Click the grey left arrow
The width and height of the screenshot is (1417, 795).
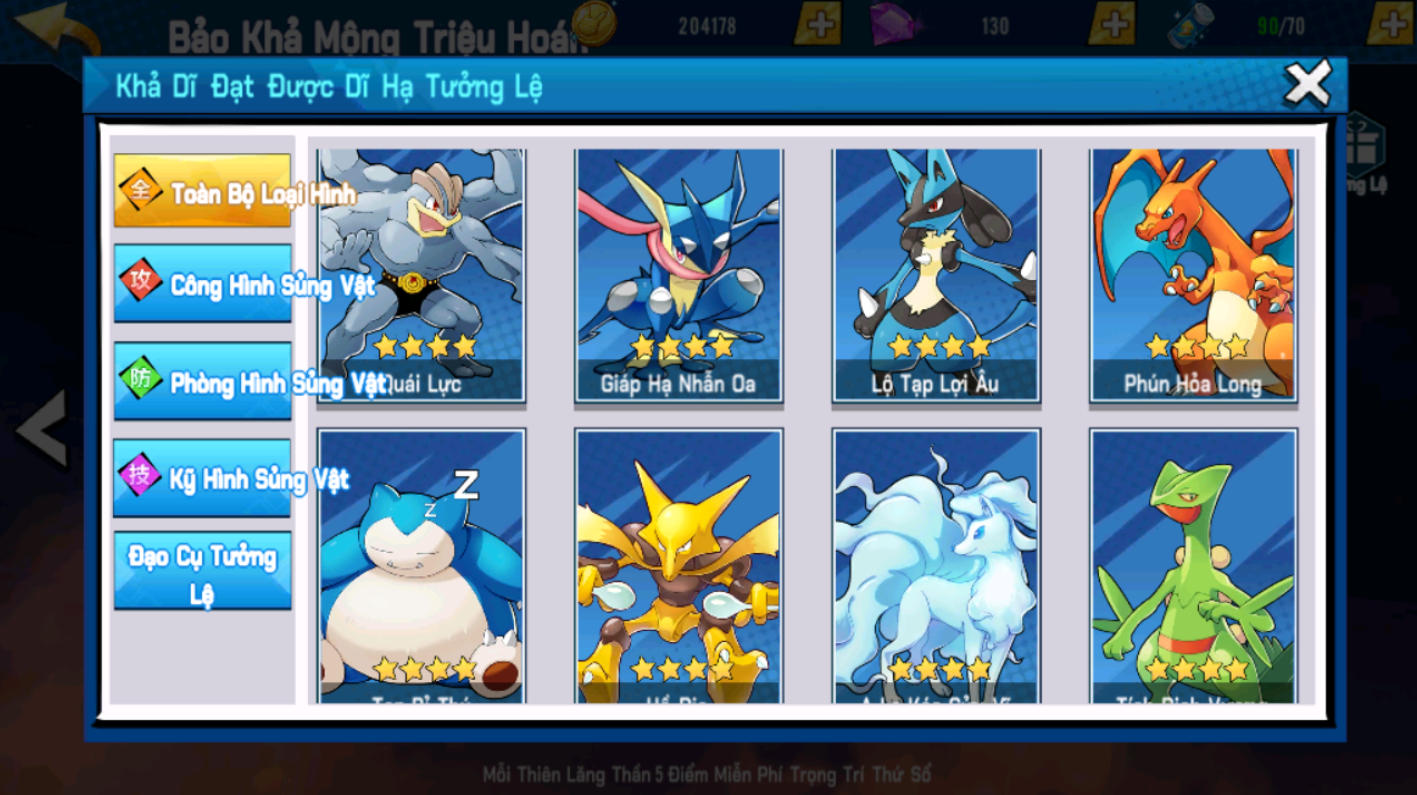42,428
